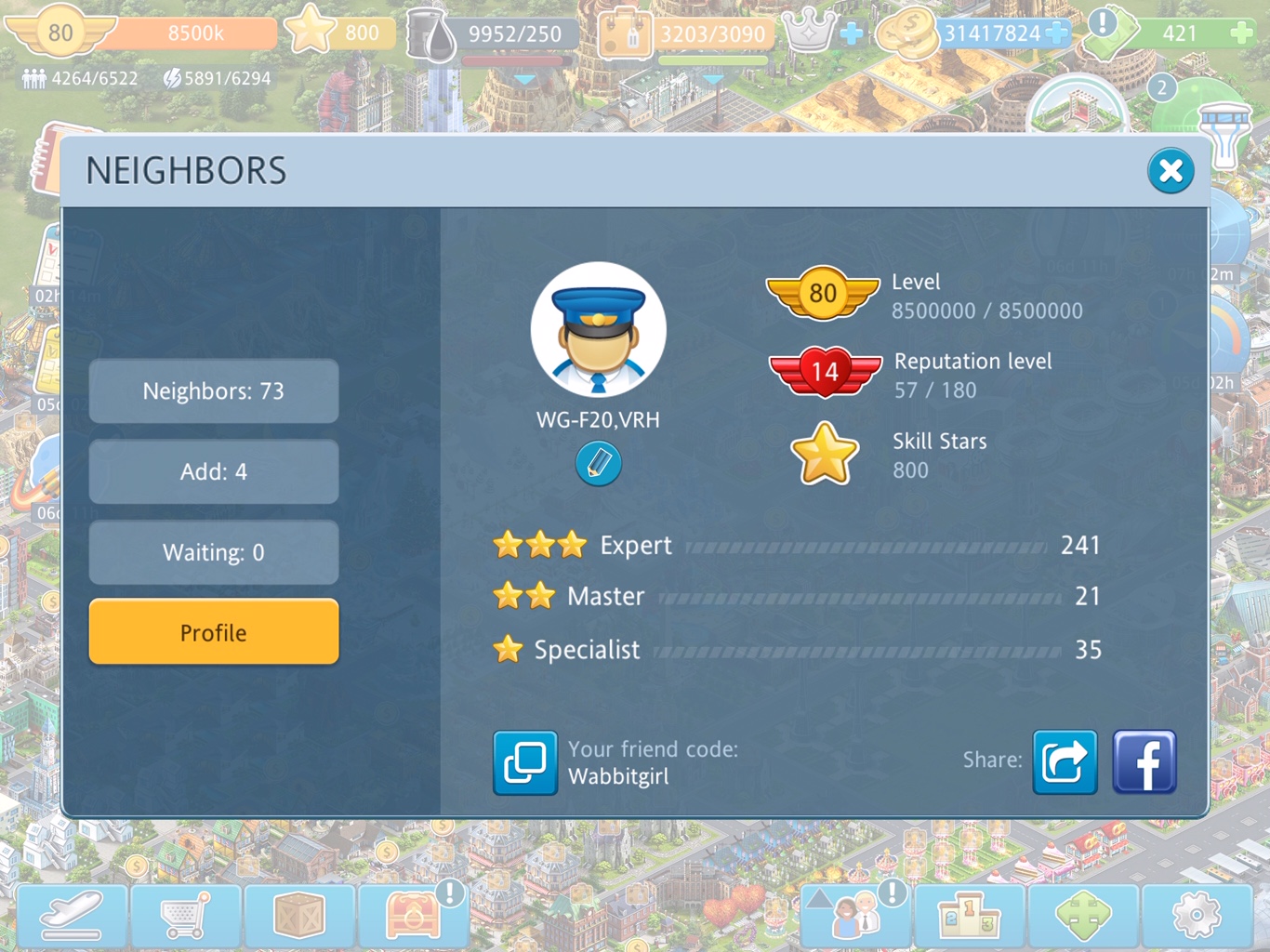Close the Neighbors window
The image size is (1270, 952).
pyautogui.click(x=1171, y=171)
